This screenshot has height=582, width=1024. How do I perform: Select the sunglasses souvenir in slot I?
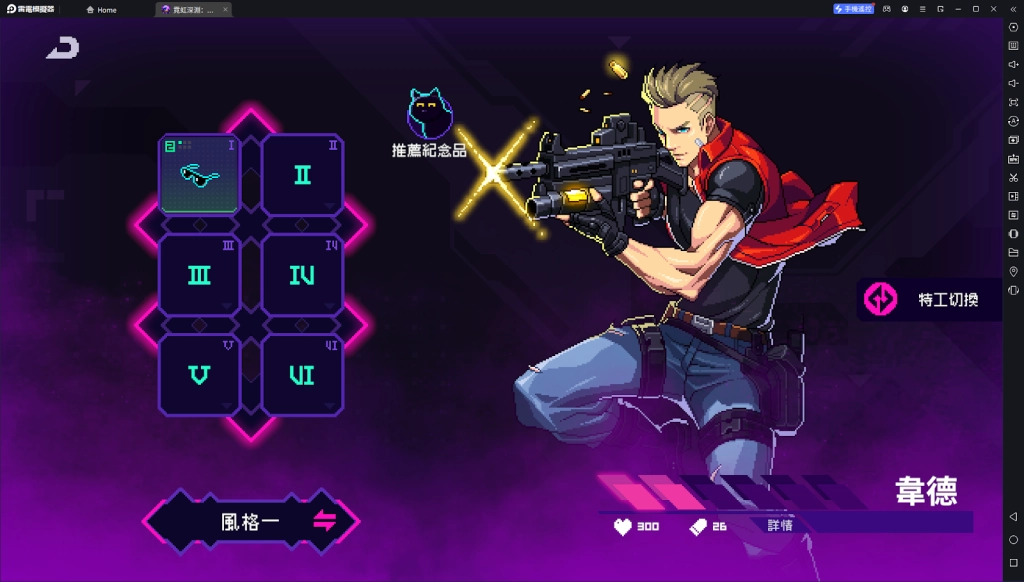click(200, 174)
